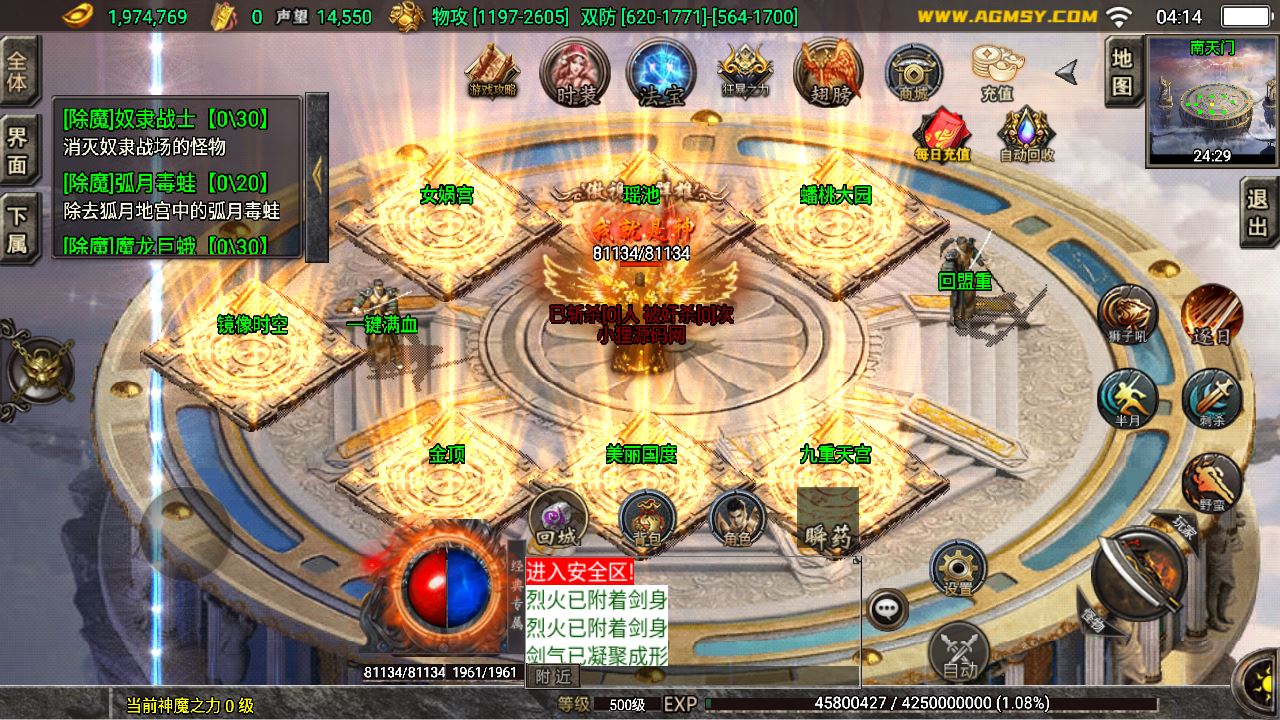Open the 法宝 treasure menu
The height and width of the screenshot is (720, 1280).
tap(661, 72)
